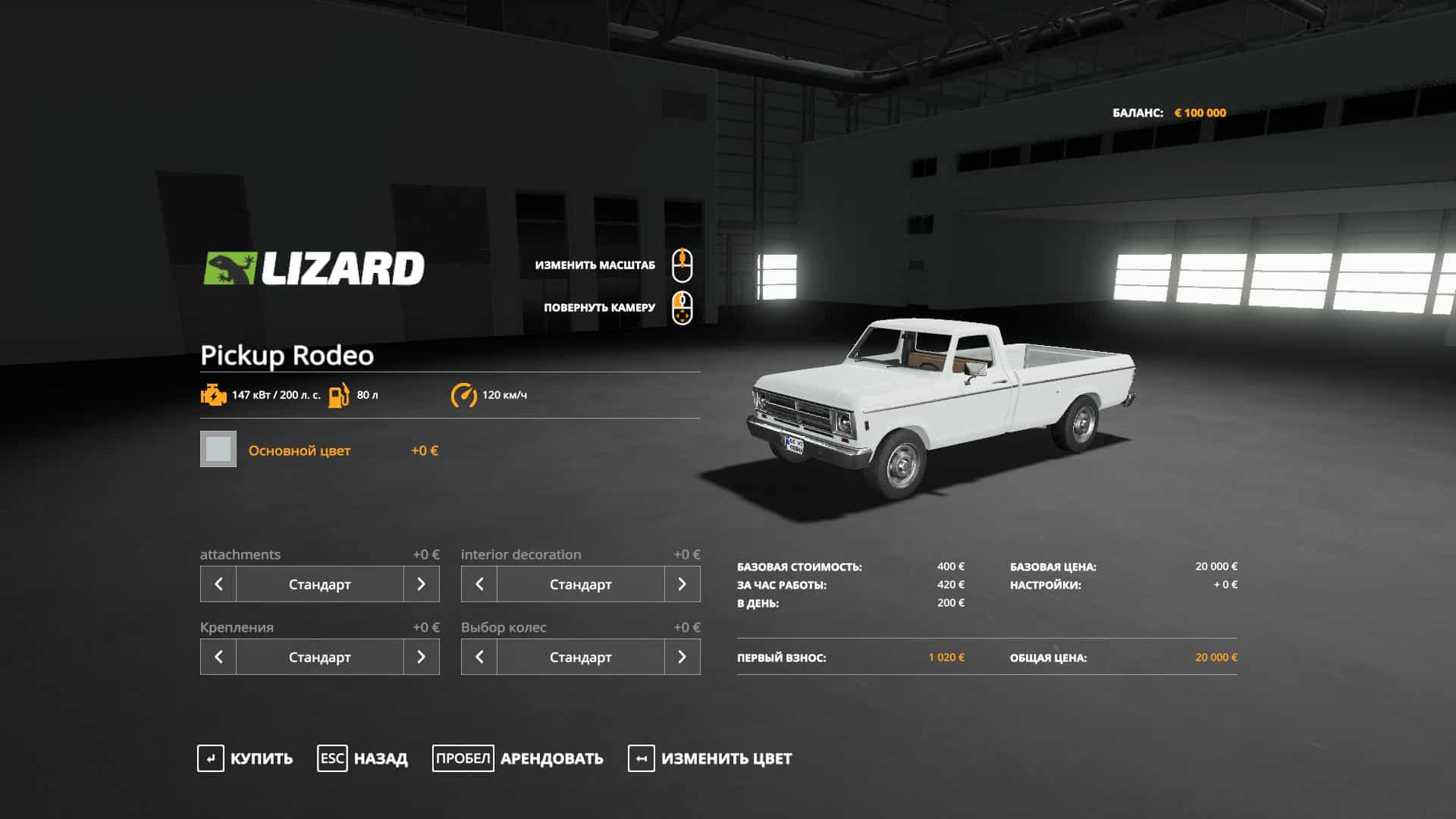1456x819 pixels.
Task: Click the Стандарт selection for Выбор колес
Action: pyautogui.click(x=581, y=657)
